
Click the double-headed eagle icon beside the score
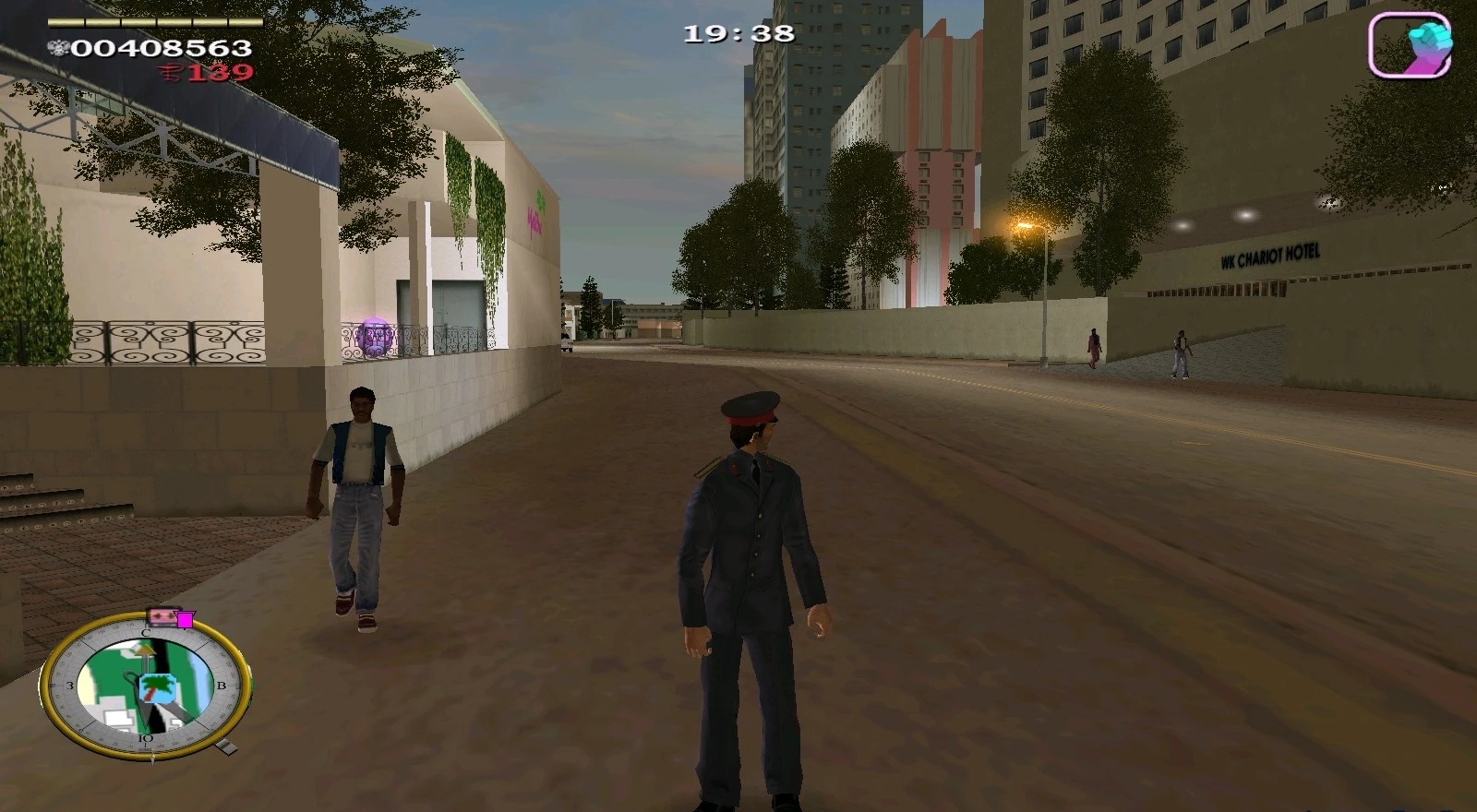point(61,45)
